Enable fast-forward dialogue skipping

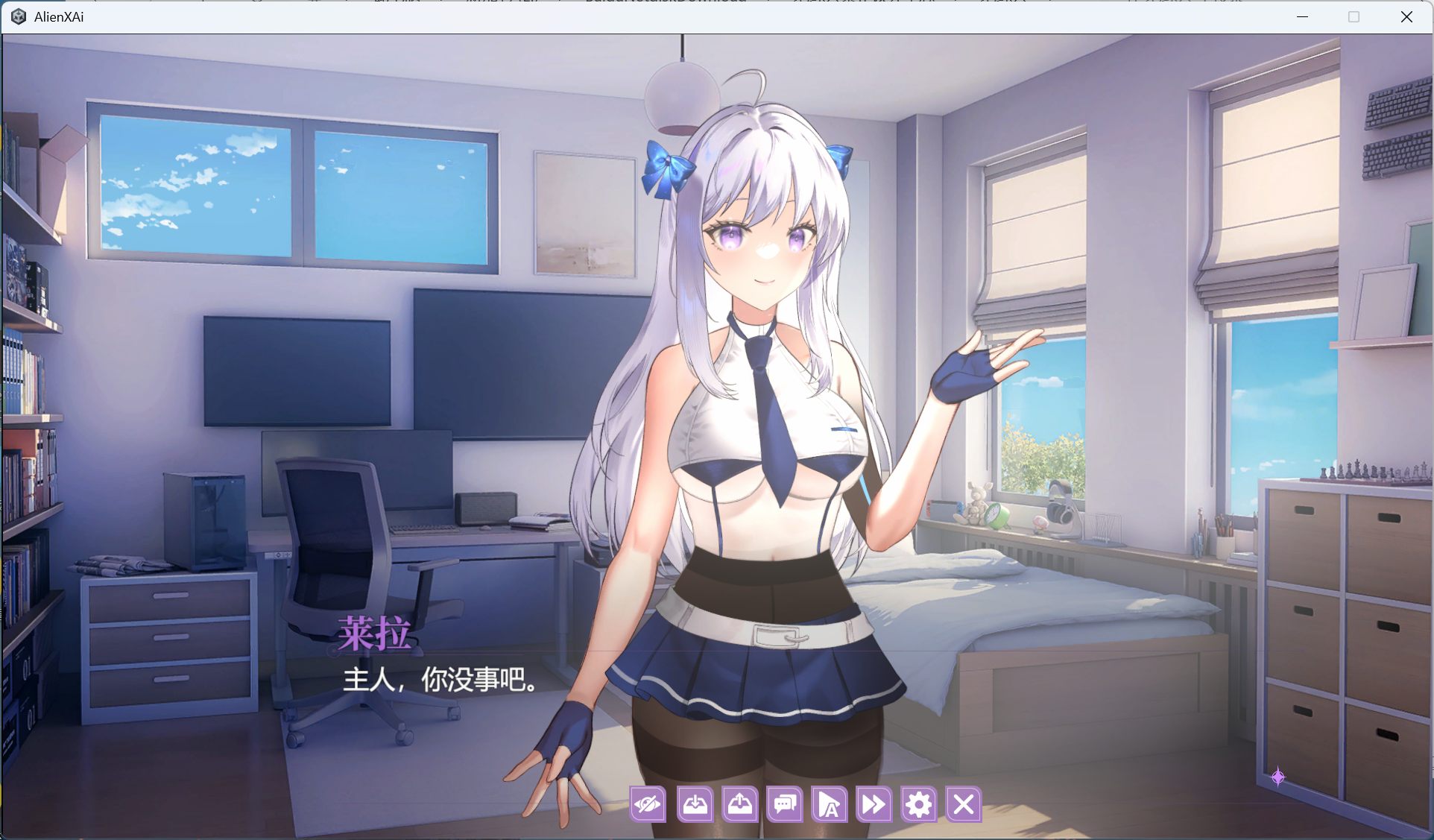point(873,805)
